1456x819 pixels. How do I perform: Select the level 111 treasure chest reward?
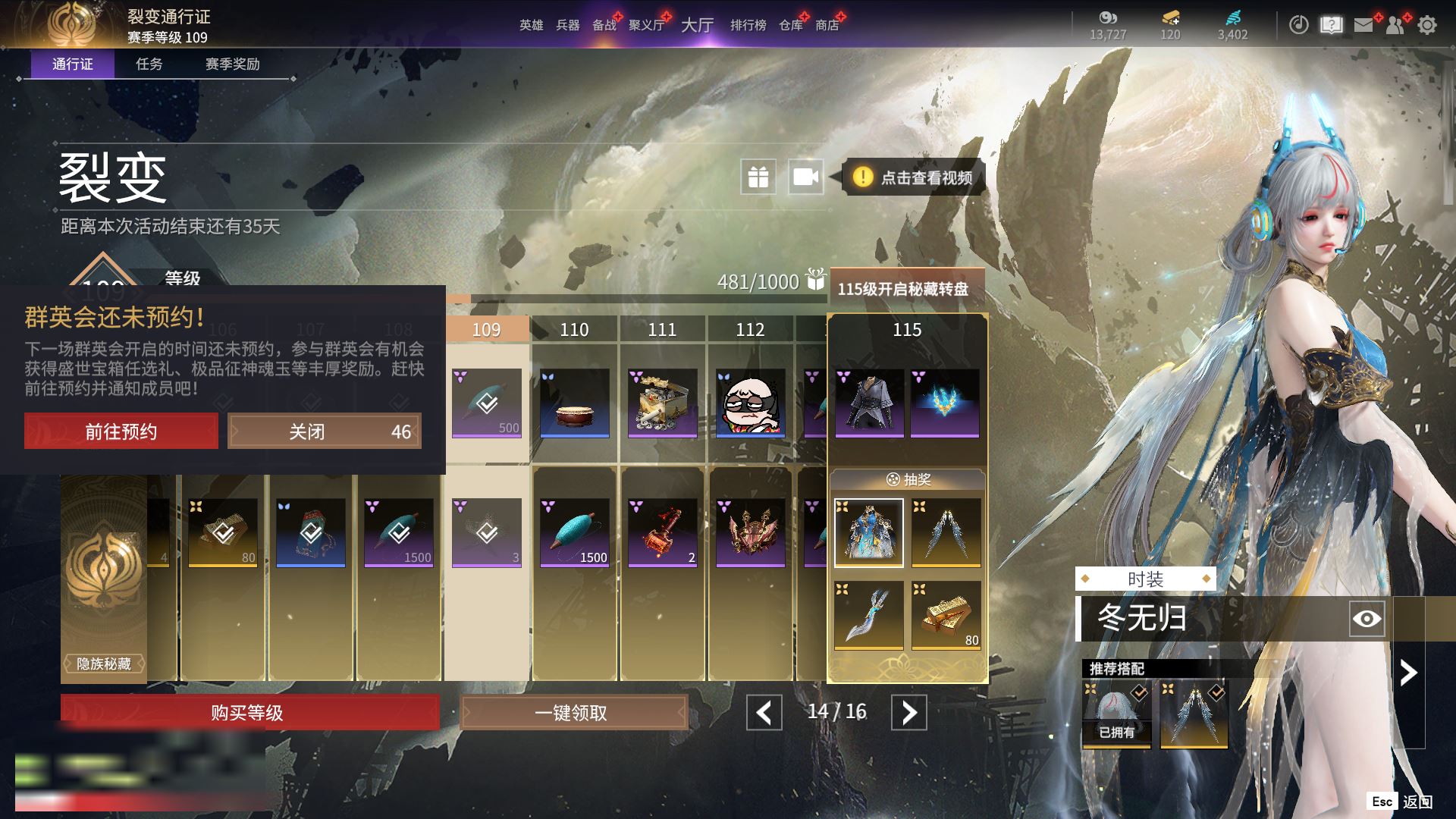pos(662,403)
